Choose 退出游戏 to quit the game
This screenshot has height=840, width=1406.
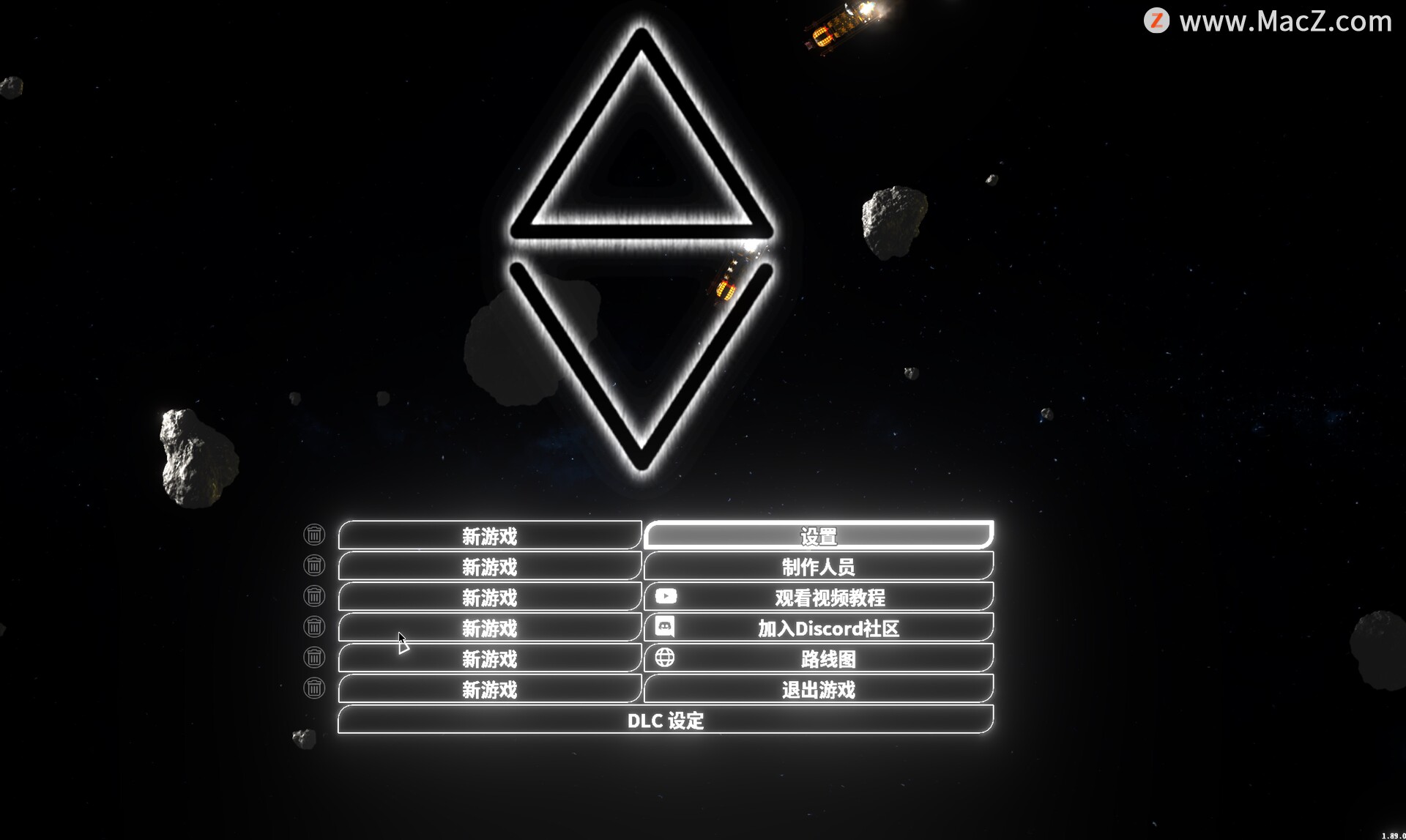tap(818, 689)
